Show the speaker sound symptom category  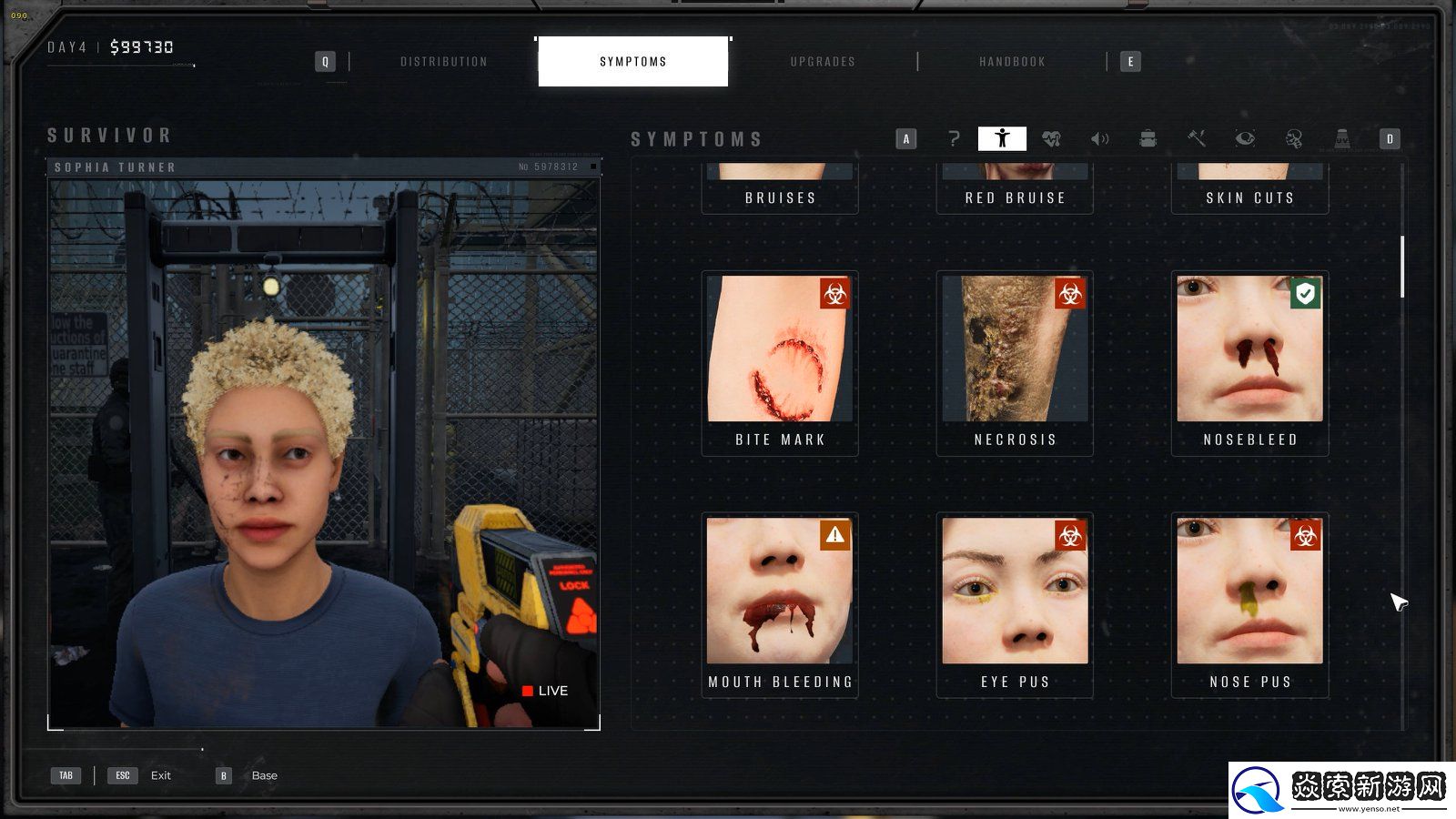(1099, 138)
